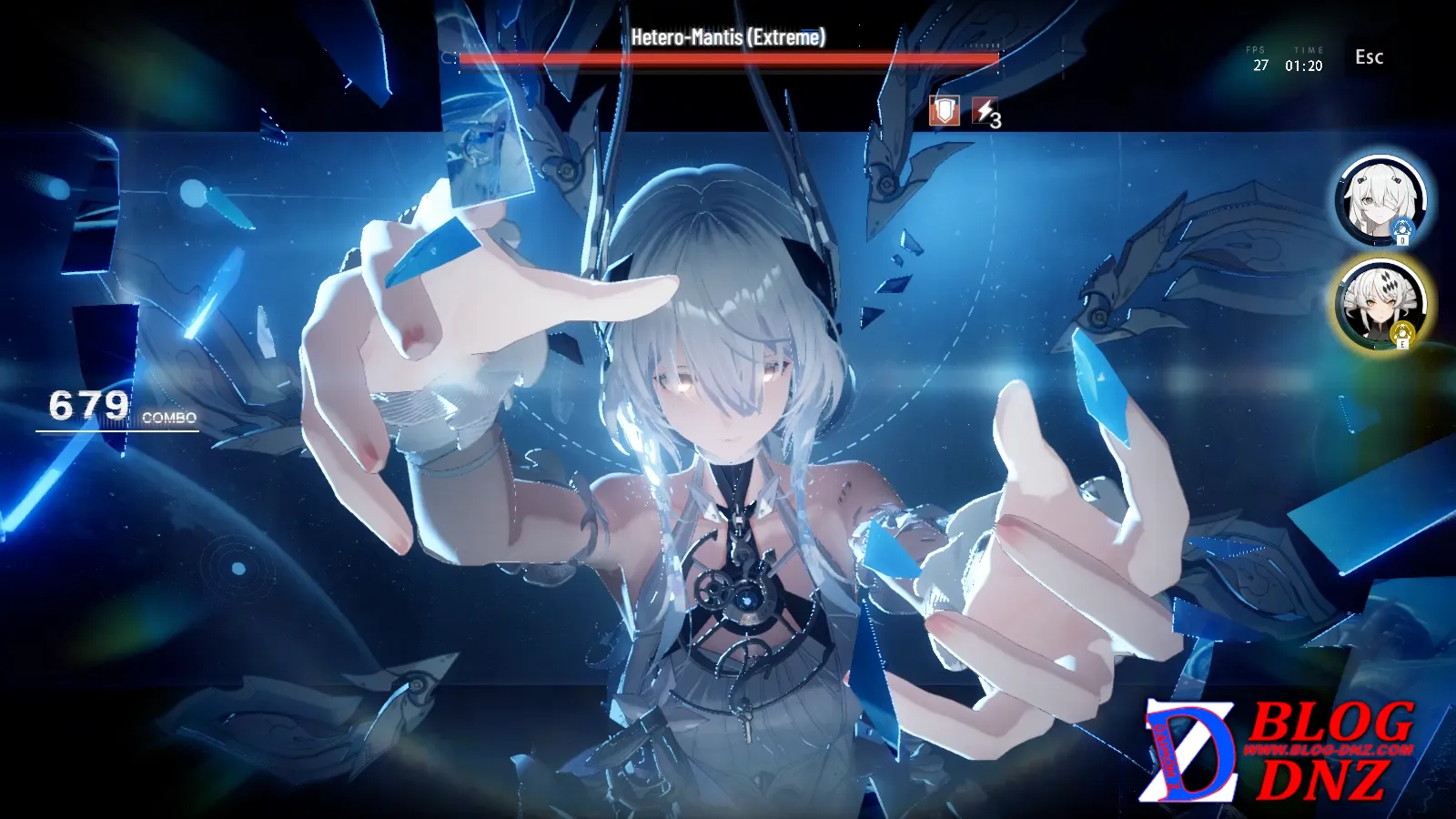Open the pause menu via Esc button

(x=1369, y=57)
